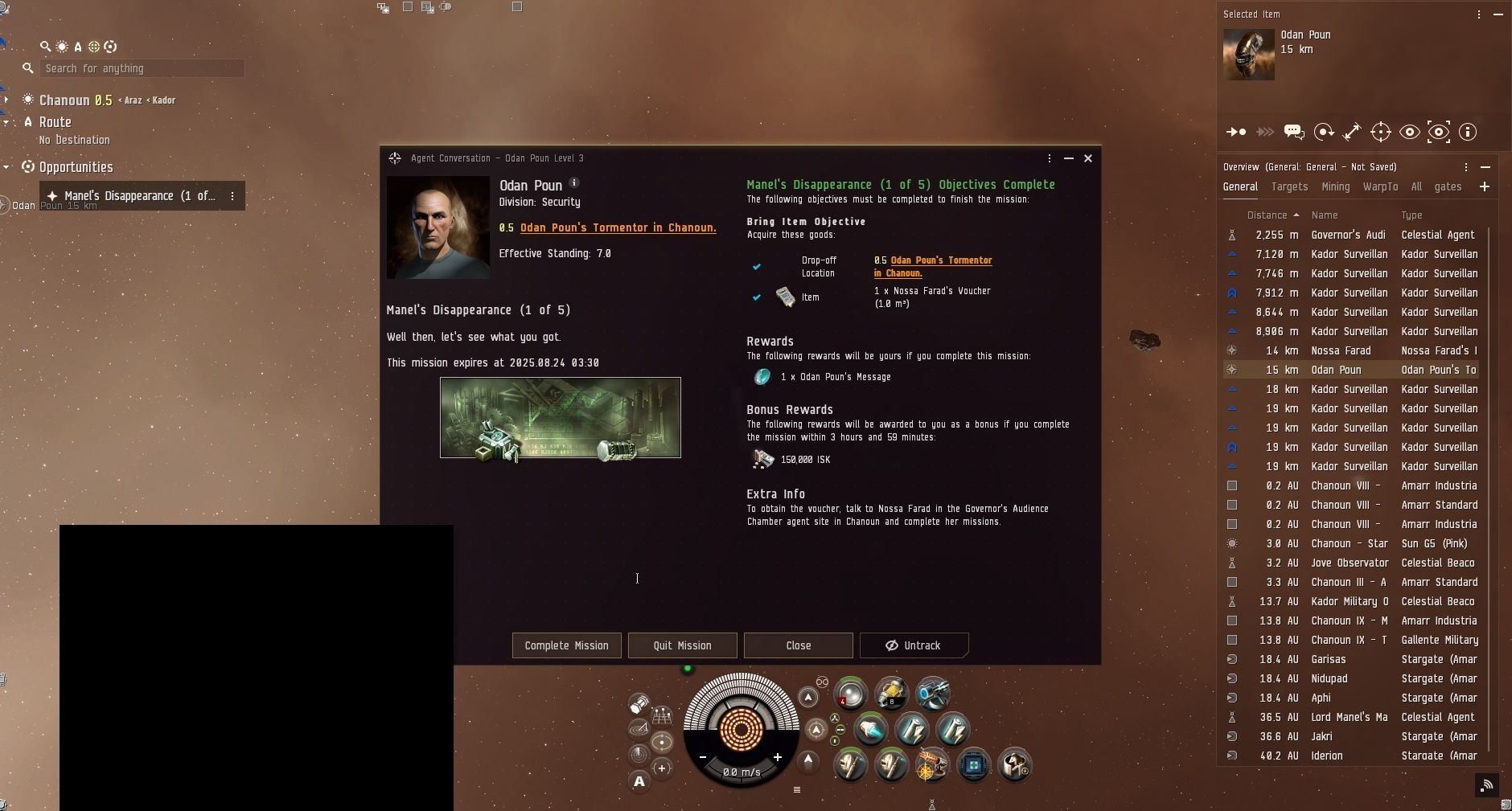The image size is (1512, 811).
Task: Click the Search for anything field
Action: 142,68
